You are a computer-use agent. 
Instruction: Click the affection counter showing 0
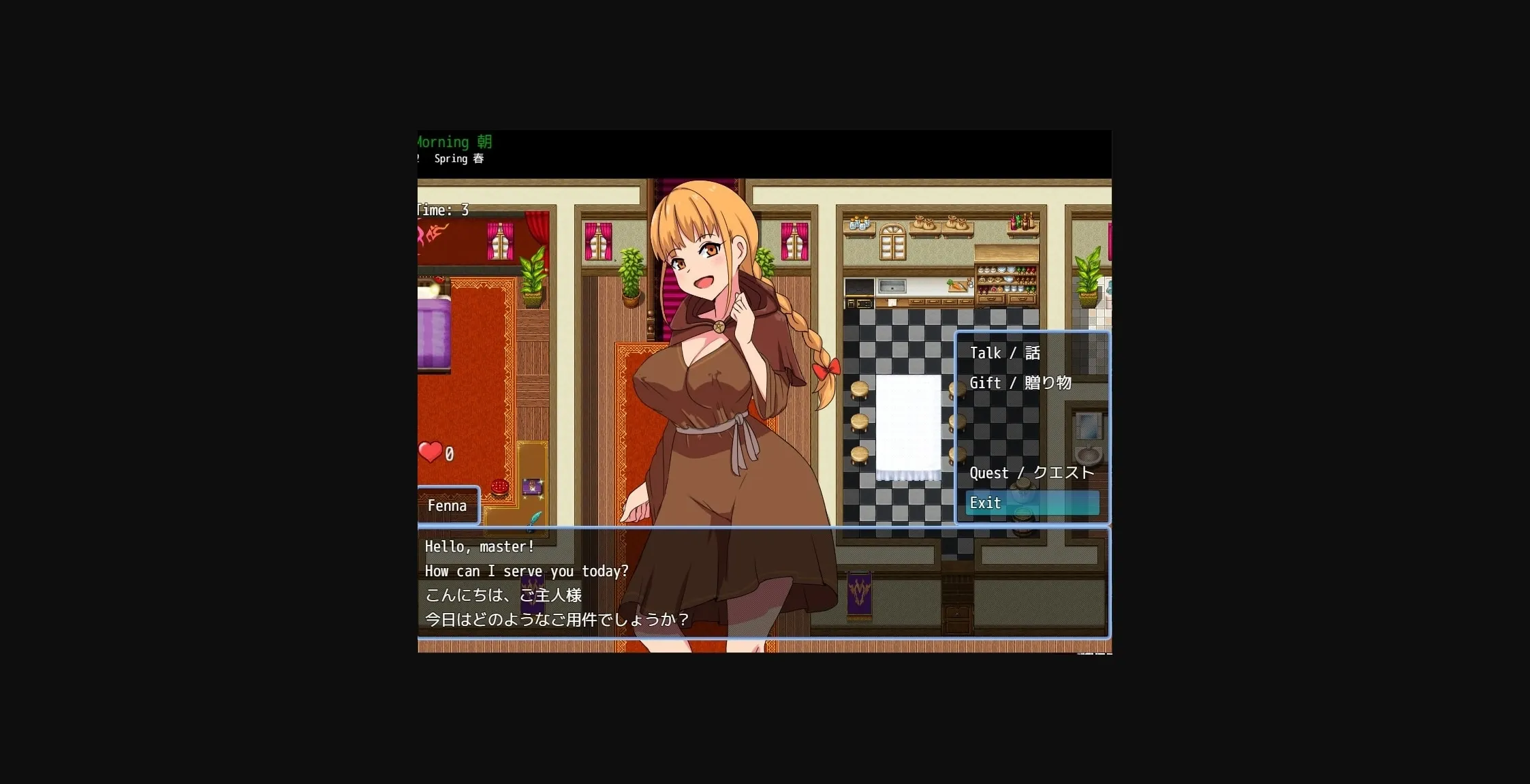coord(450,453)
